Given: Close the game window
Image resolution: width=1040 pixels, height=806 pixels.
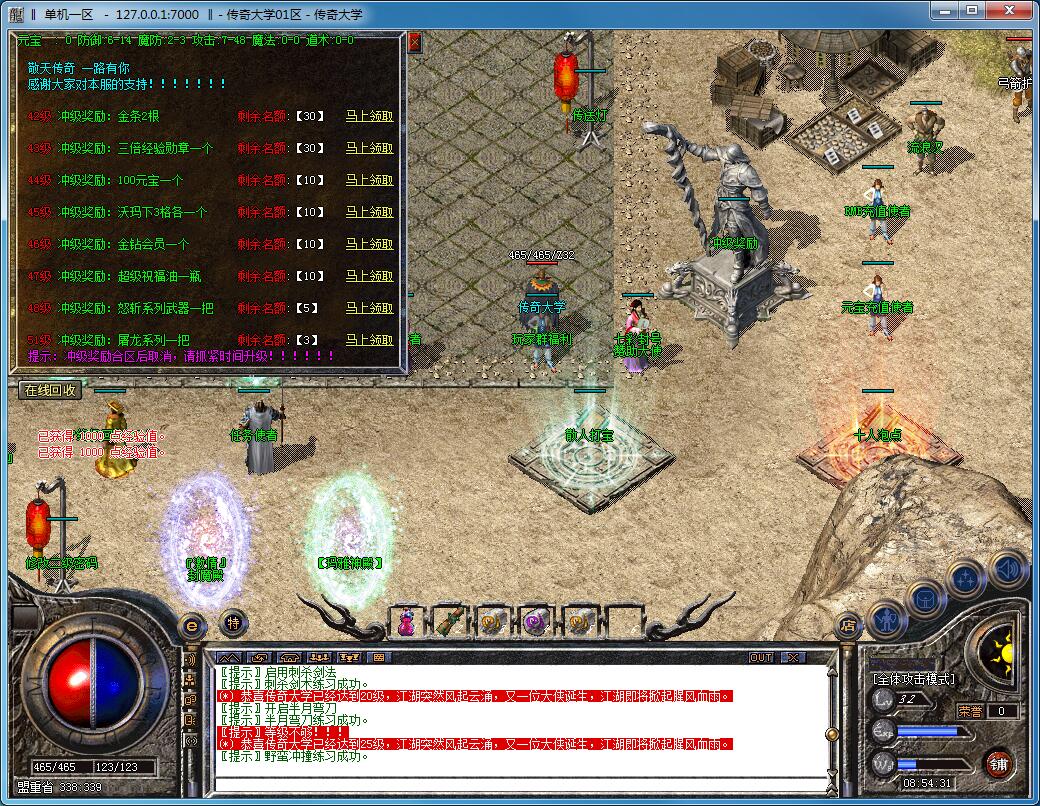Looking at the screenshot, I should [x=1009, y=11].
